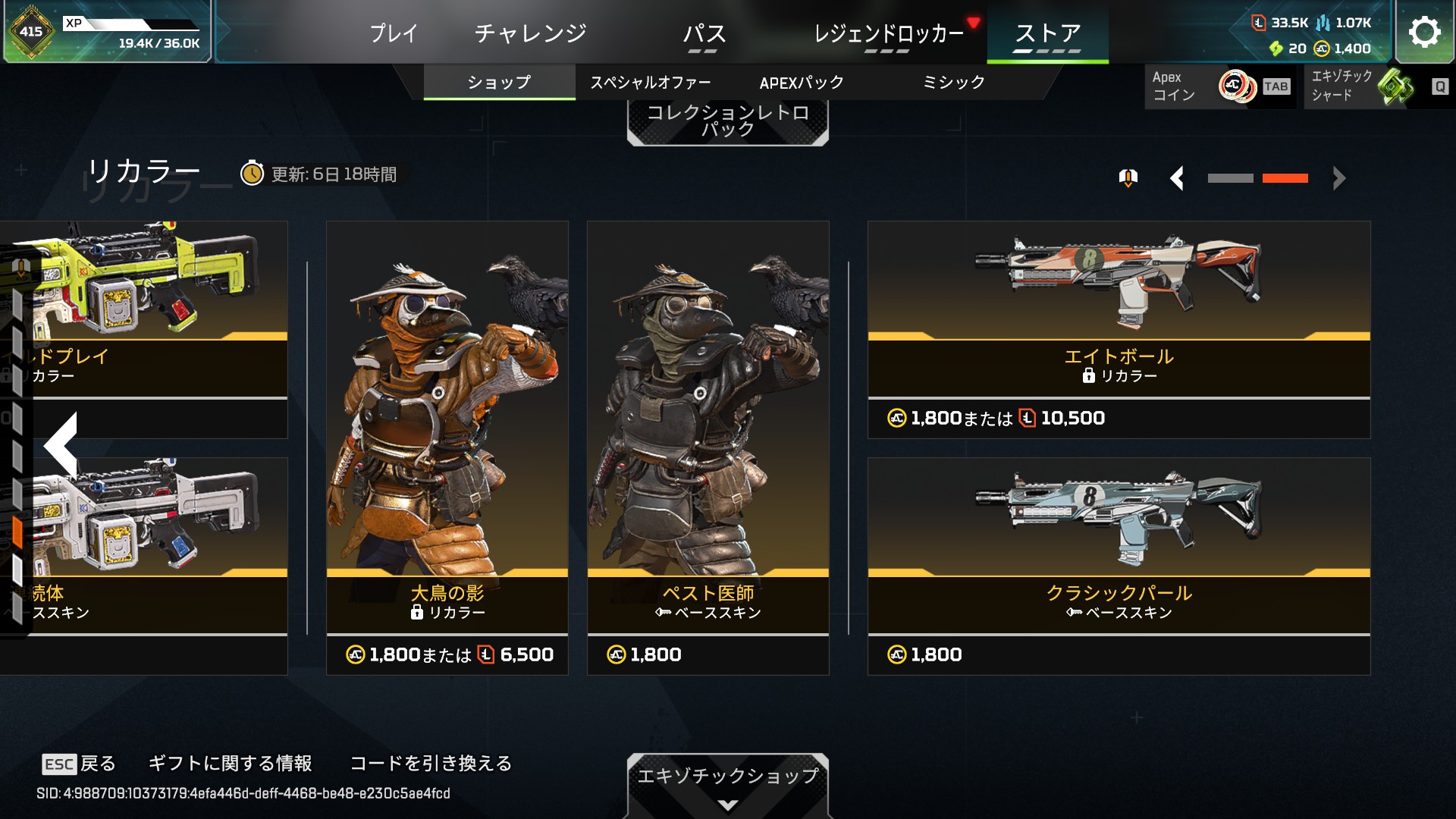Go to previous recolor page arrow

(x=1177, y=179)
